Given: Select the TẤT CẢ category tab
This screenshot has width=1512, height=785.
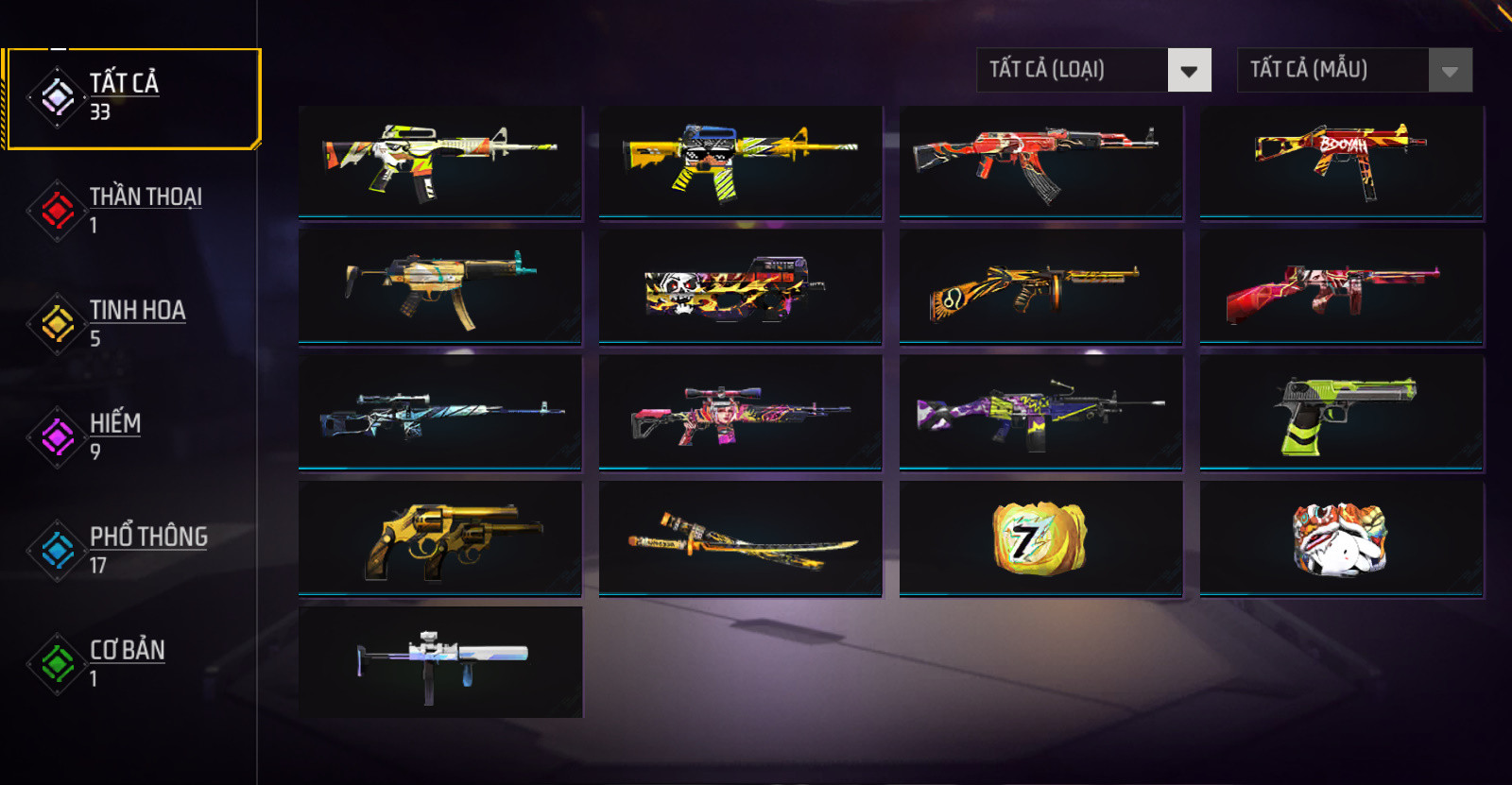Looking at the screenshot, I should pos(130,98).
